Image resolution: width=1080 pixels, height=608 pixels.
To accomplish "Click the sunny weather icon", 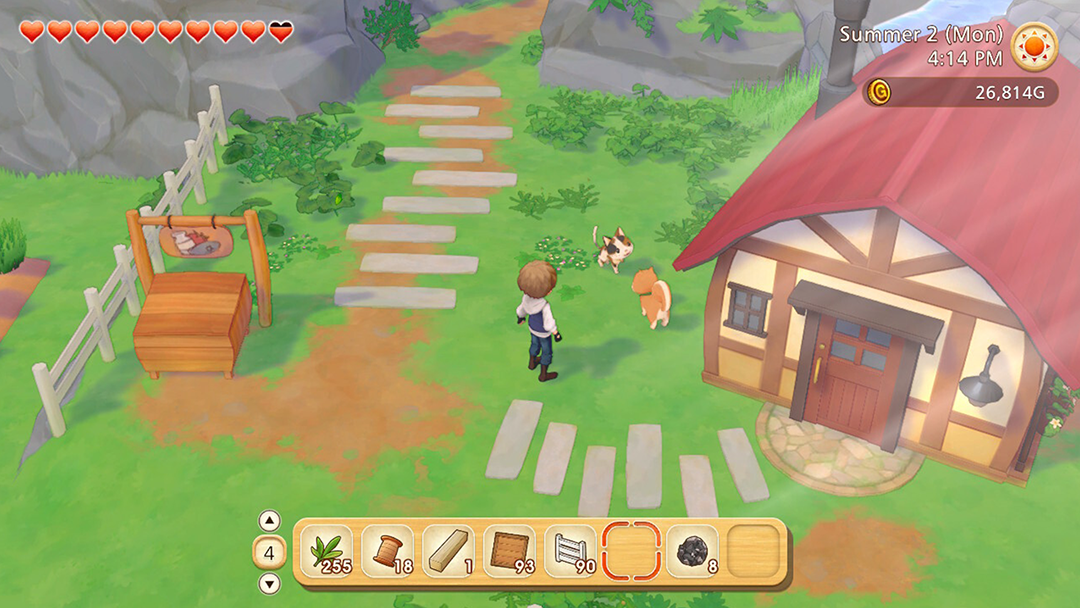I will click(1033, 46).
